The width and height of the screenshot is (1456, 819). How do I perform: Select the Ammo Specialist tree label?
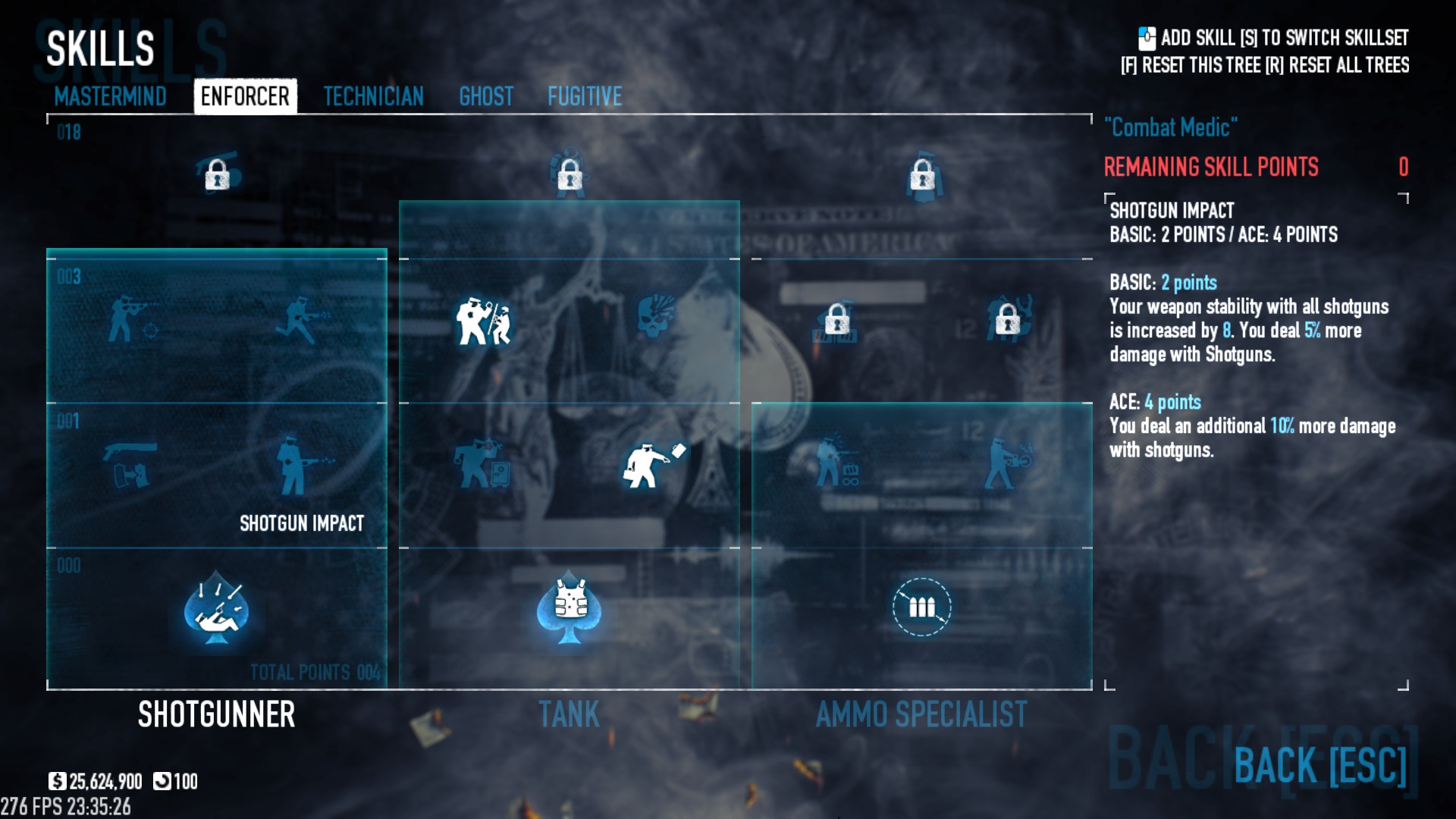921,714
